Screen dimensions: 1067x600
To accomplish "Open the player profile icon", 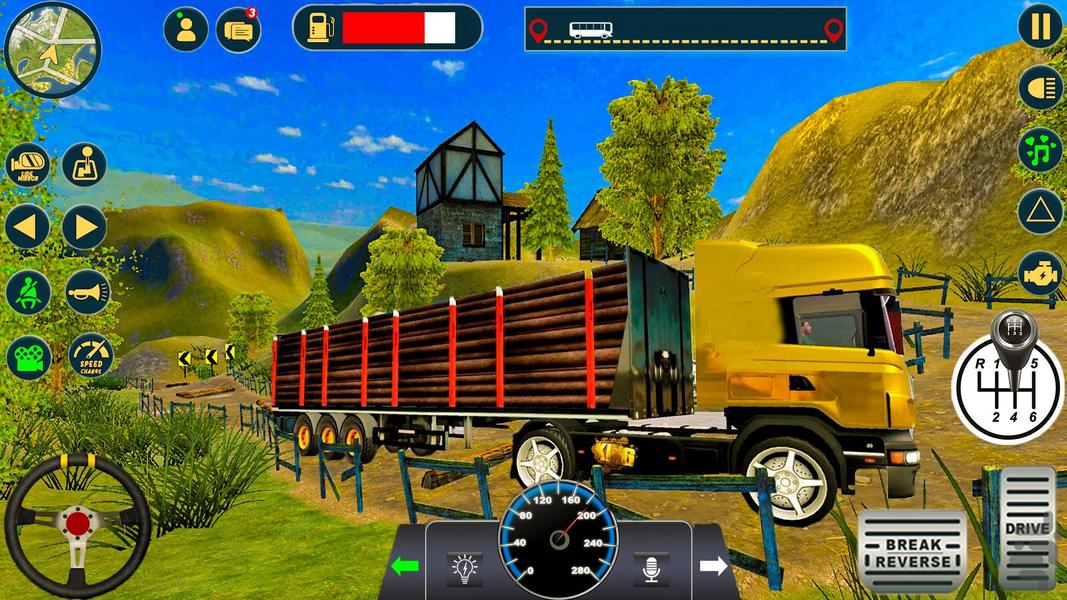I will click(185, 30).
